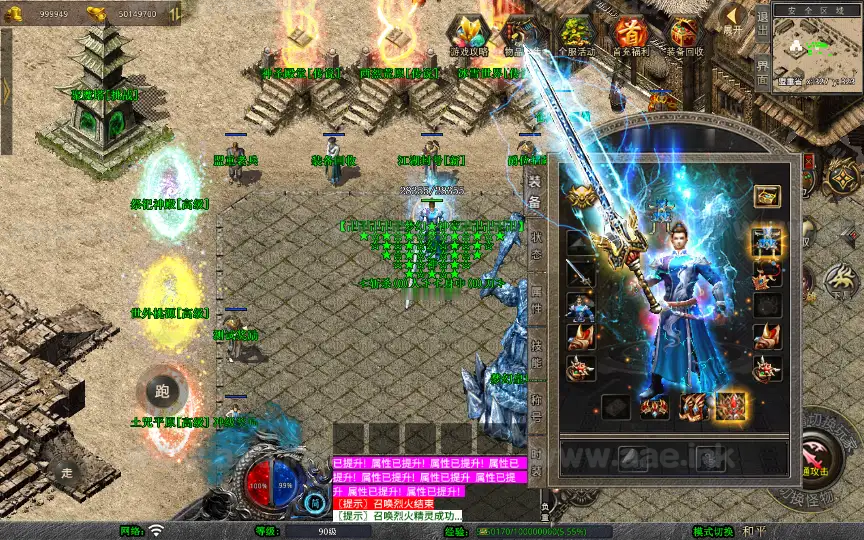Toggle the 走 walk button

click(x=68, y=472)
